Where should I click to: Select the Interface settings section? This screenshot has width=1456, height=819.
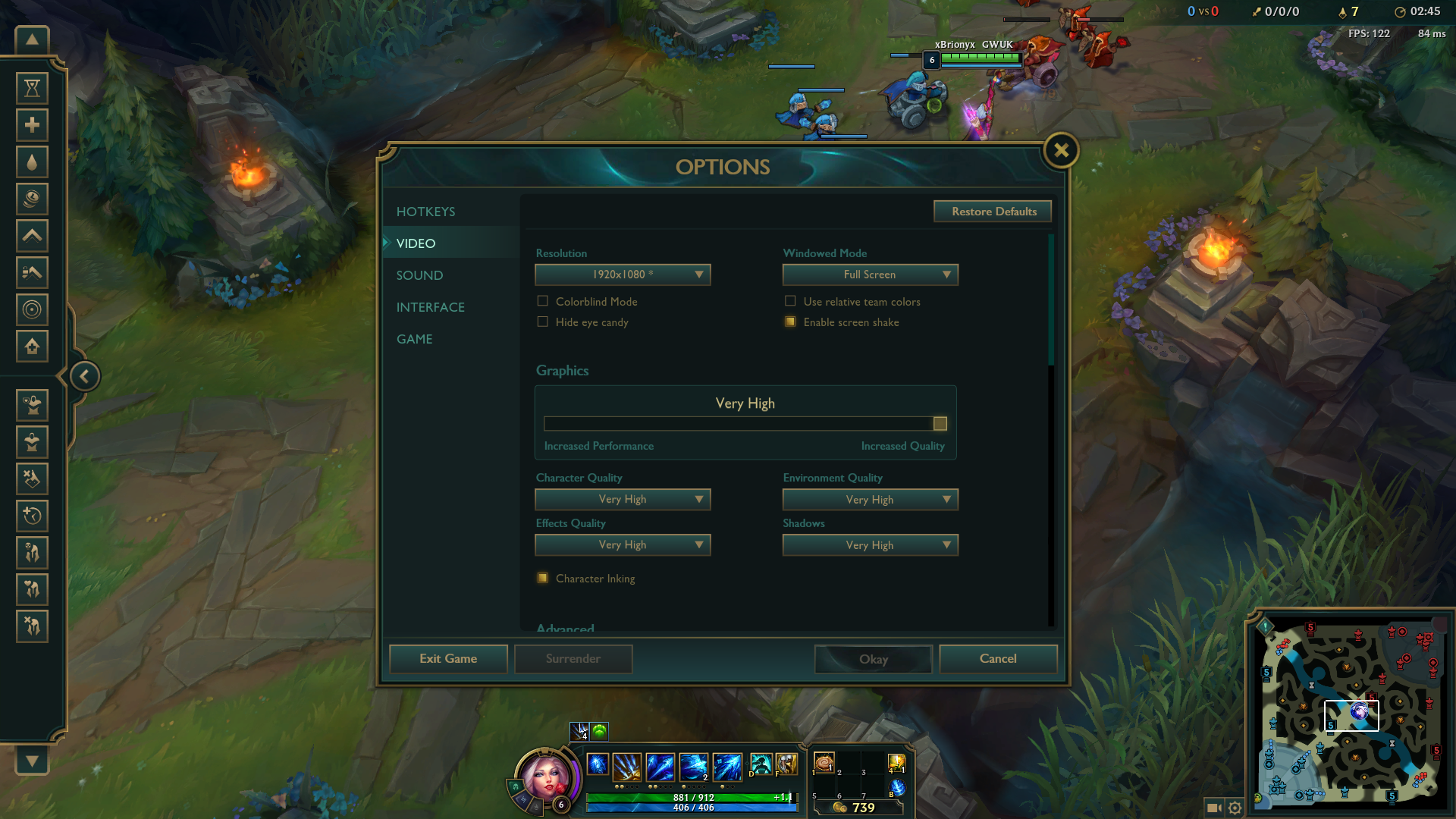[x=430, y=307]
